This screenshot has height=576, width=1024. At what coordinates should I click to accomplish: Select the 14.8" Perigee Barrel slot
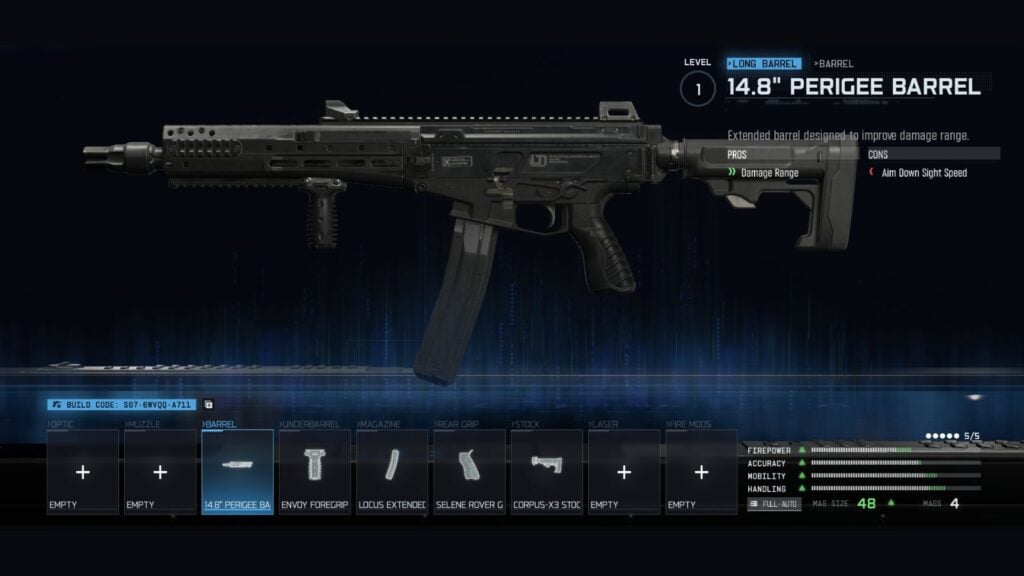[x=237, y=472]
